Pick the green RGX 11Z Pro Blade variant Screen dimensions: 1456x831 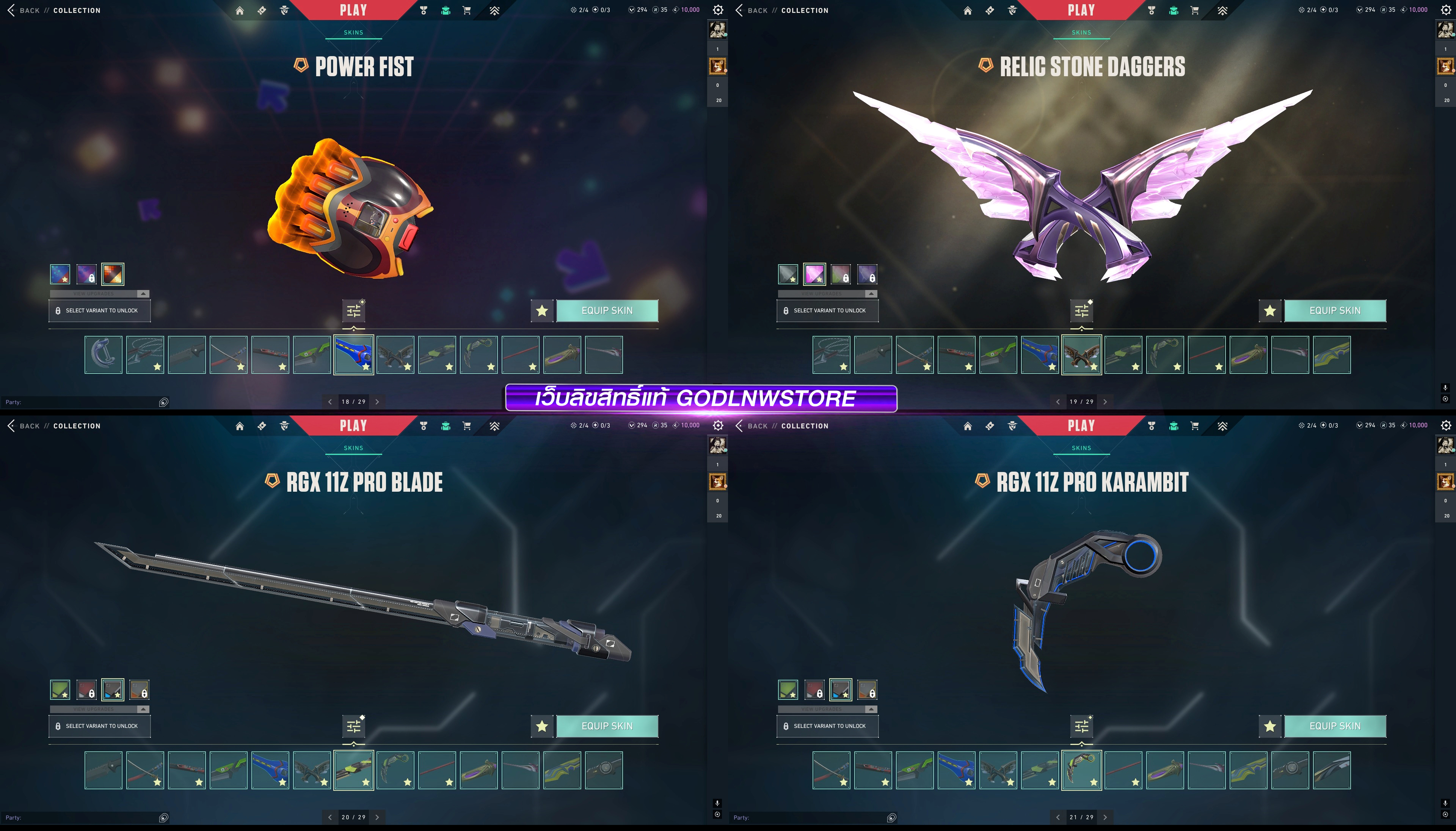[60, 690]
